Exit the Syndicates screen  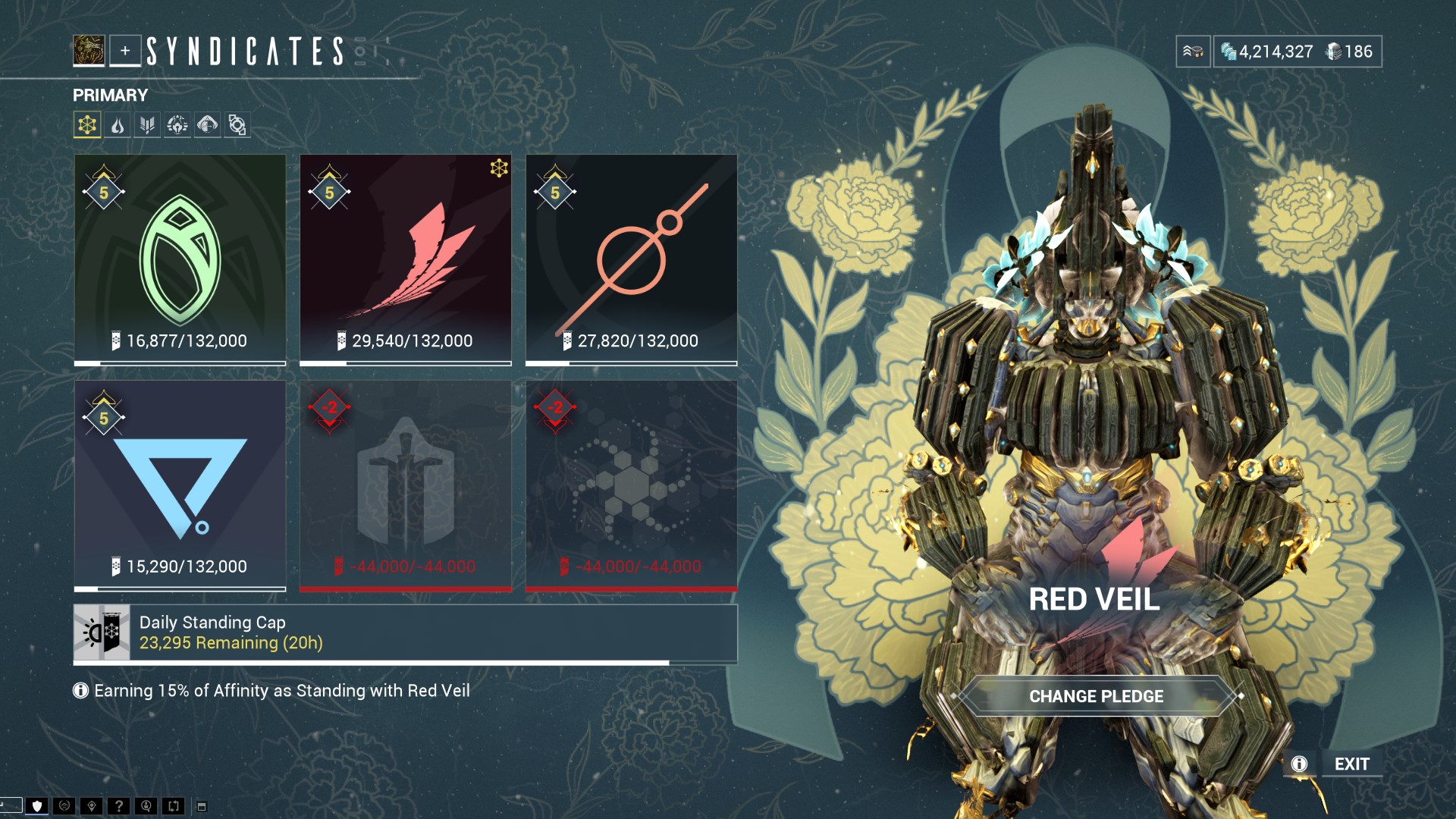[1351, 764]
